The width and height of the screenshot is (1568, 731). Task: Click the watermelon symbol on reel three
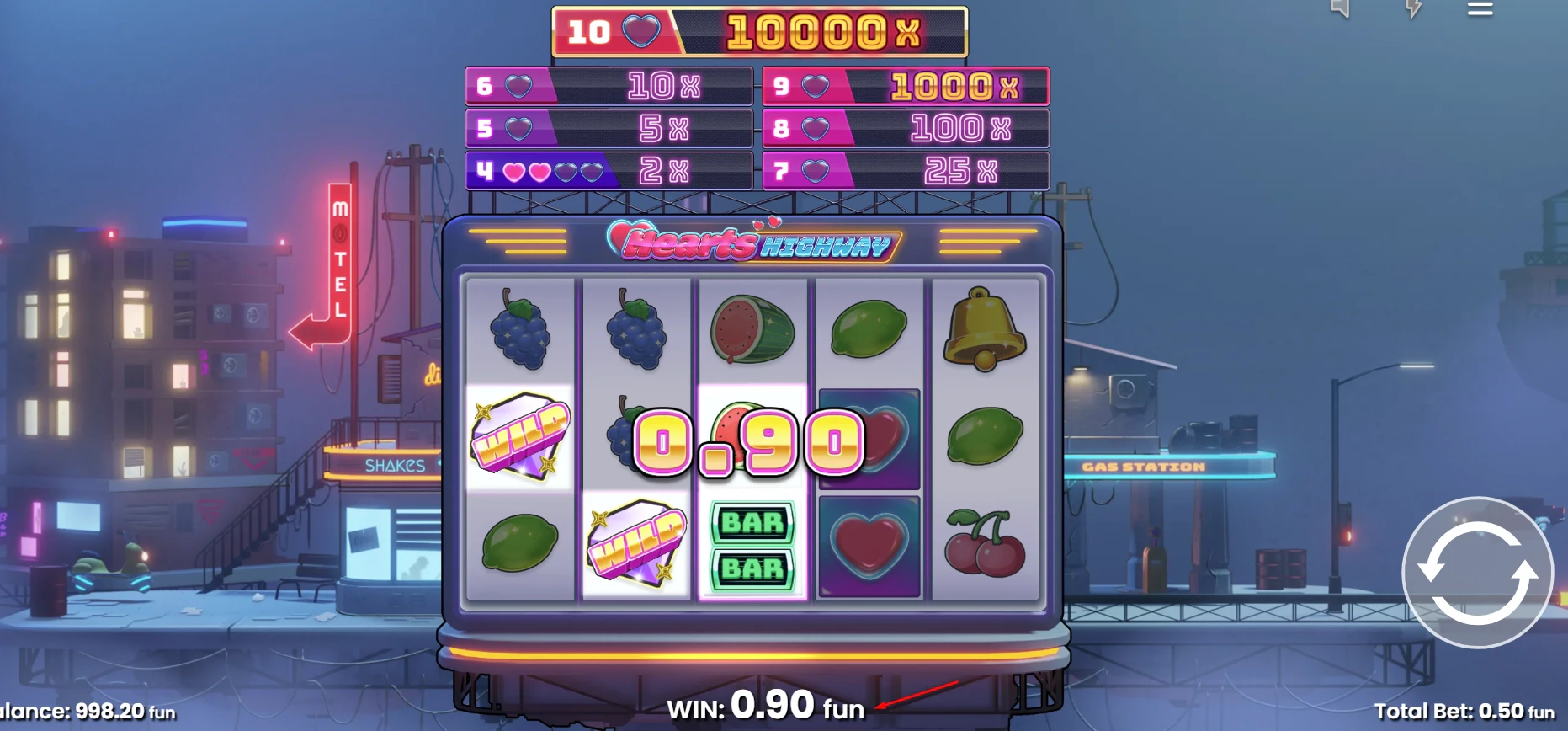[754, 328]
